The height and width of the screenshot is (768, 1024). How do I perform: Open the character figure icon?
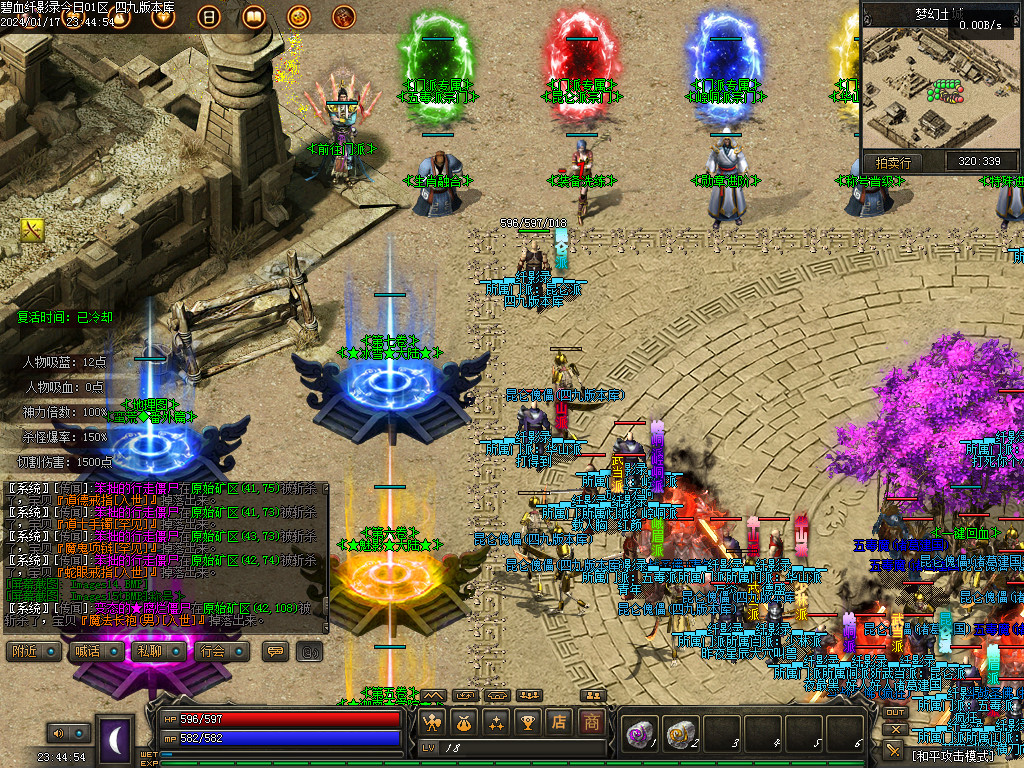click(432, 721)
